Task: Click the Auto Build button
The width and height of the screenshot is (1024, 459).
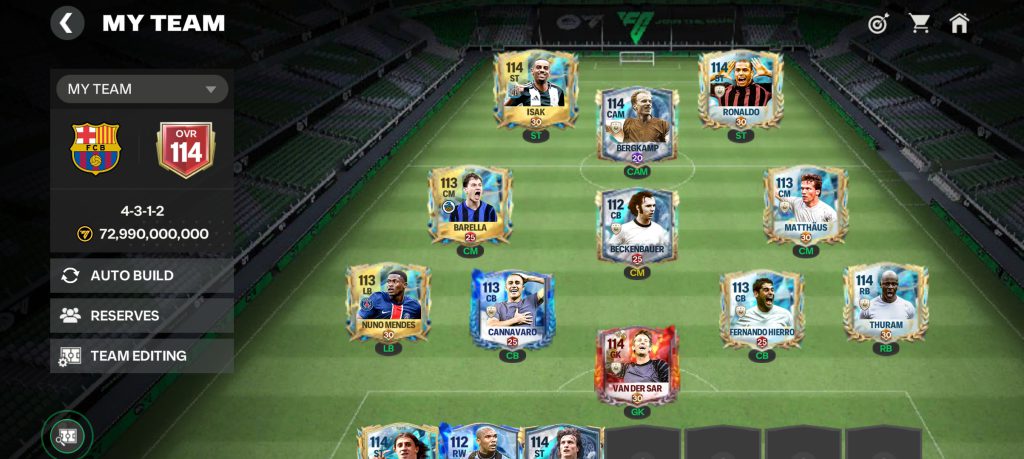Action: click(x=142, y=275)
